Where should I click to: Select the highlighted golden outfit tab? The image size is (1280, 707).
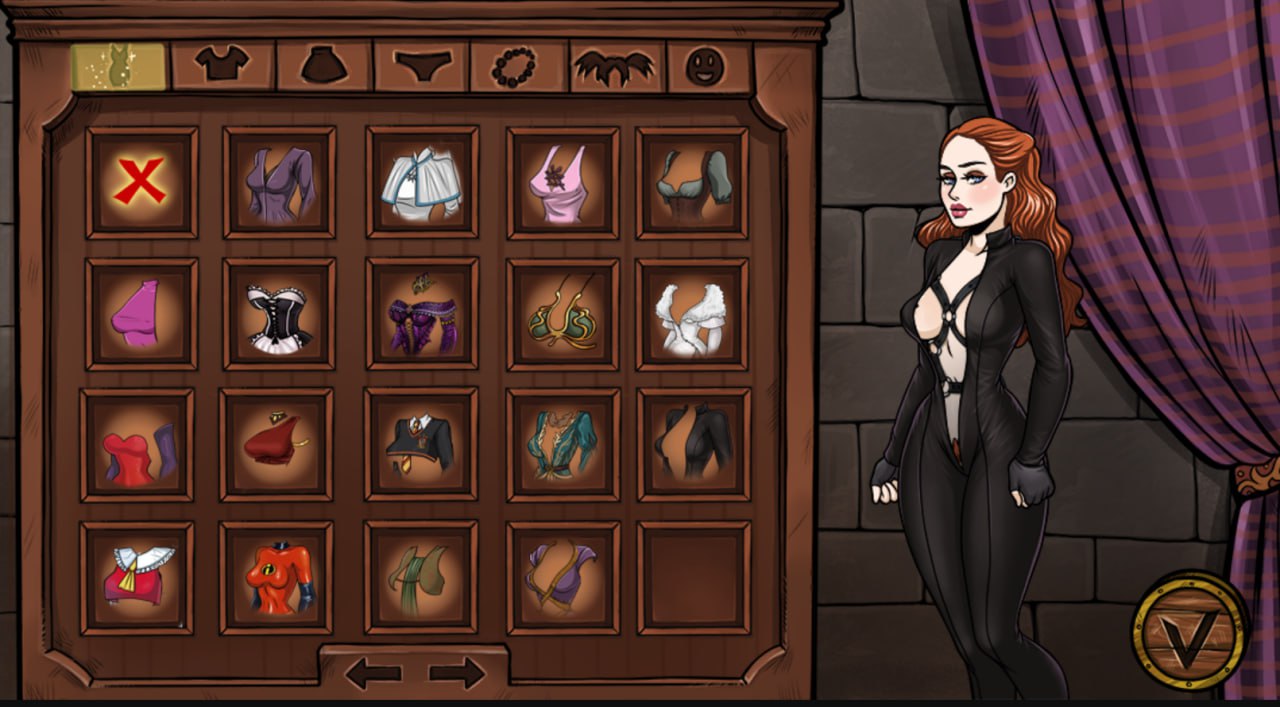point(118,66)
